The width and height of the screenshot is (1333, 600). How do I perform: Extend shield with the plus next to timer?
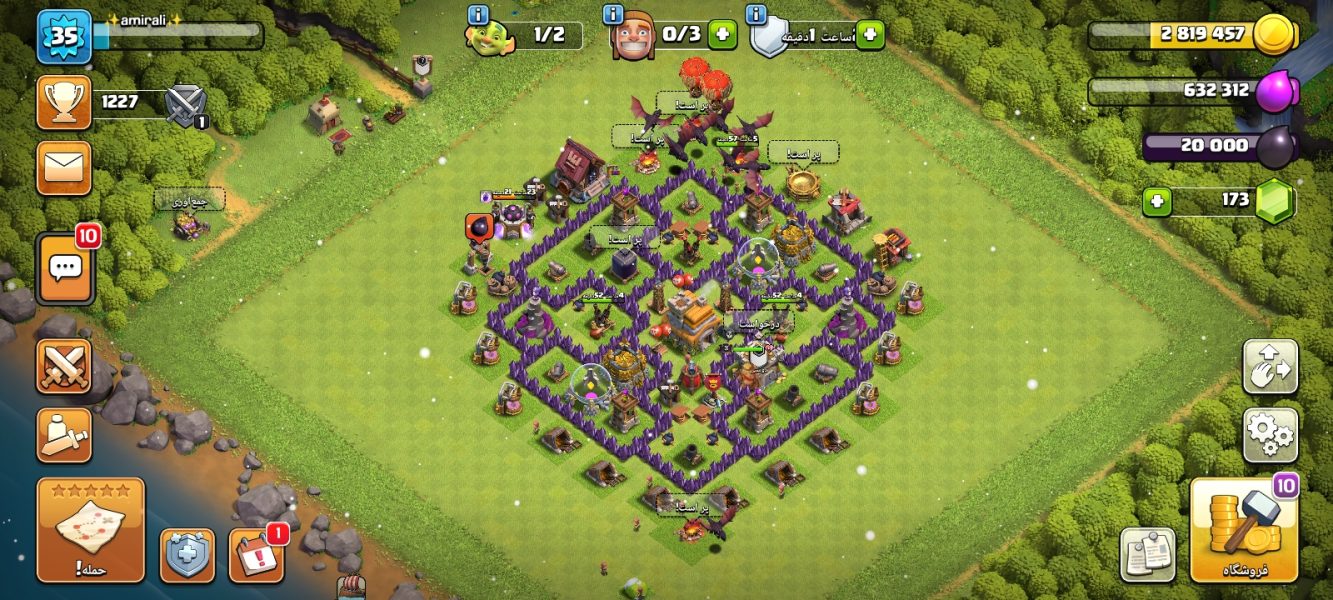870,35
